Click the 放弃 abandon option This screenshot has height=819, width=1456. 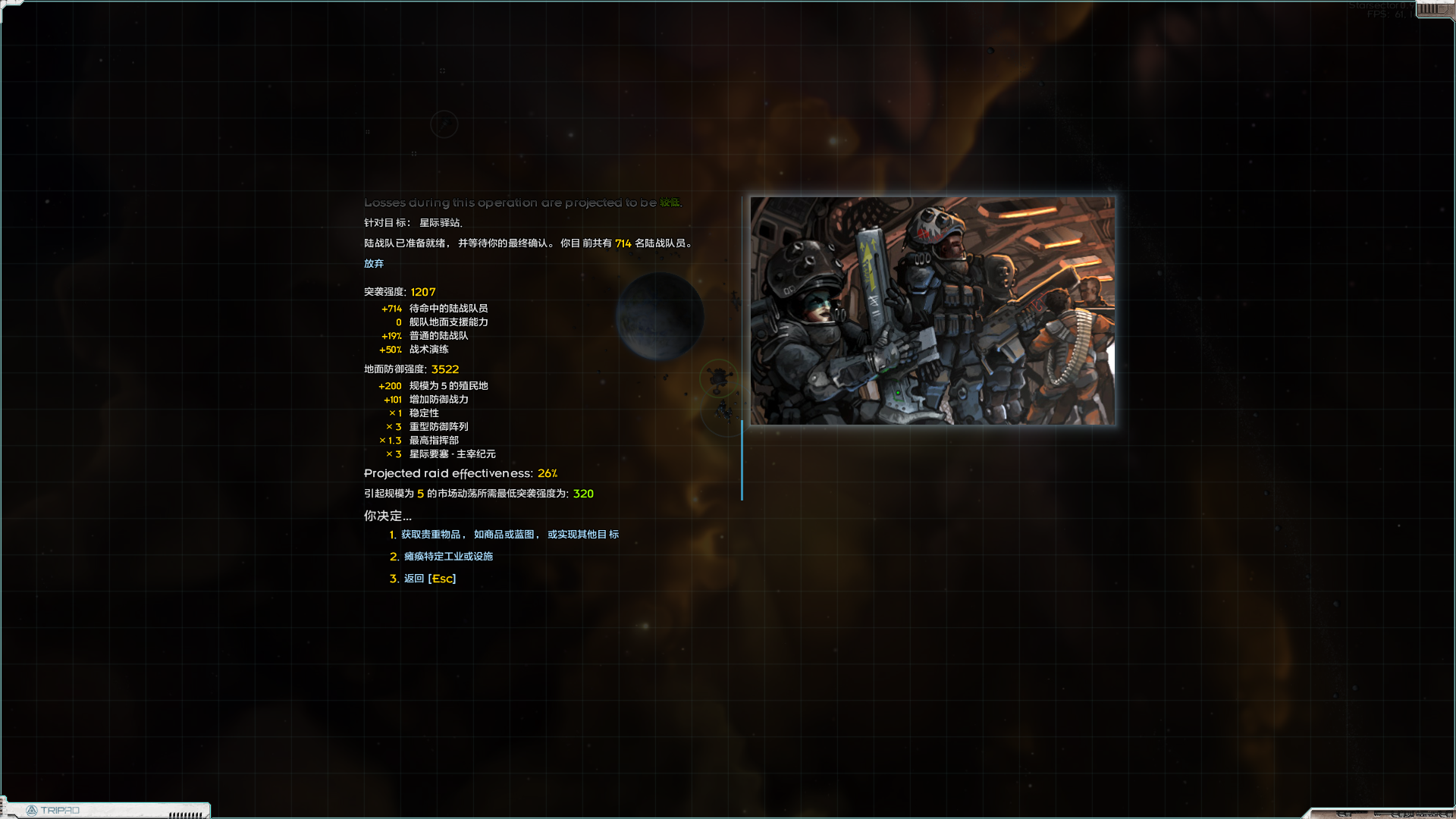[374, 263]
